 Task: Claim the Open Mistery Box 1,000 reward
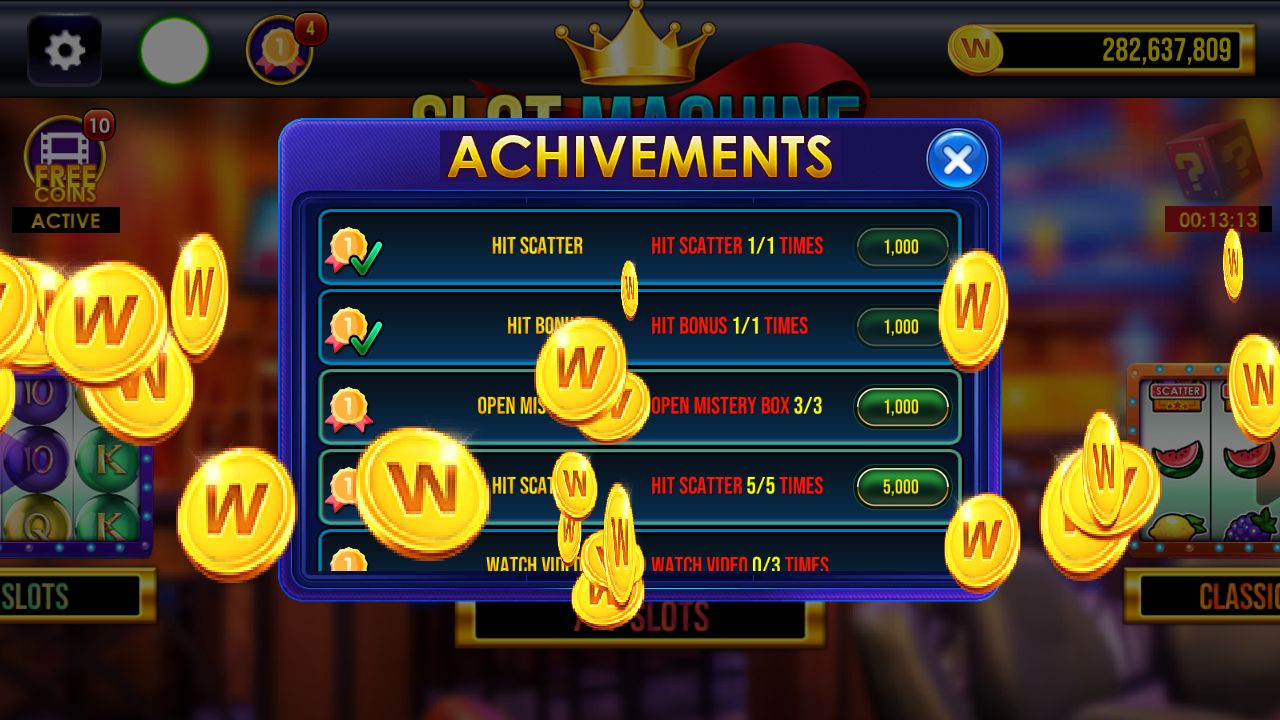pos(901,407)
